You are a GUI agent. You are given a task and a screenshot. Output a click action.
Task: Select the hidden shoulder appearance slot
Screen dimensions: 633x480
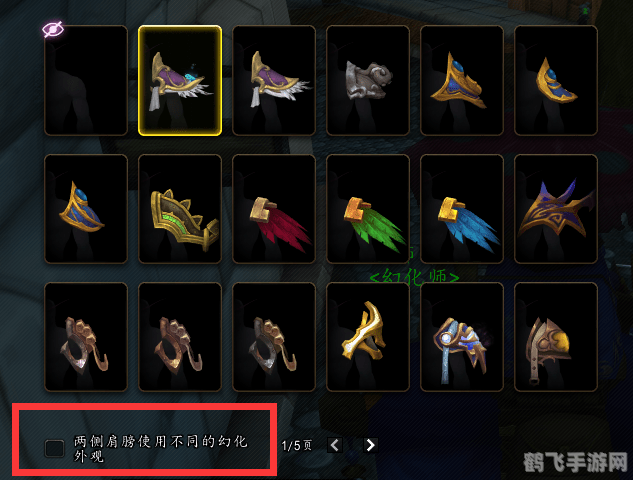pos(86,80)
